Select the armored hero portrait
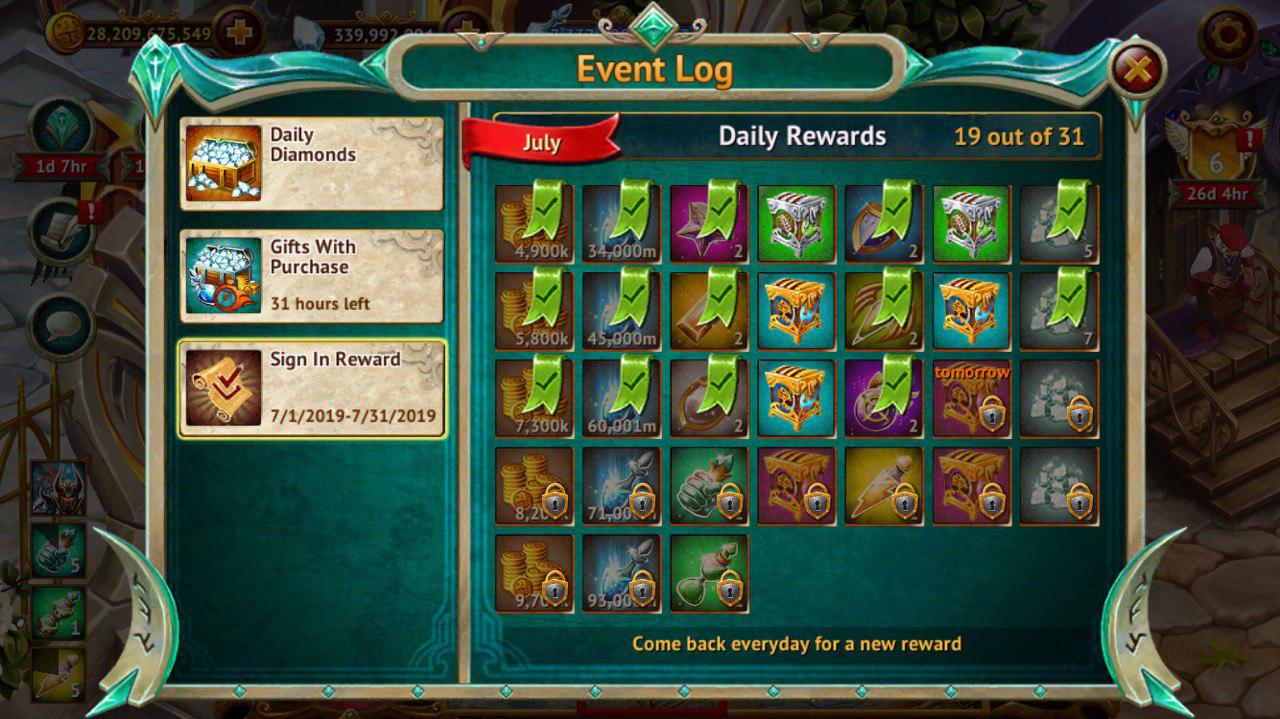 point(57,487)
